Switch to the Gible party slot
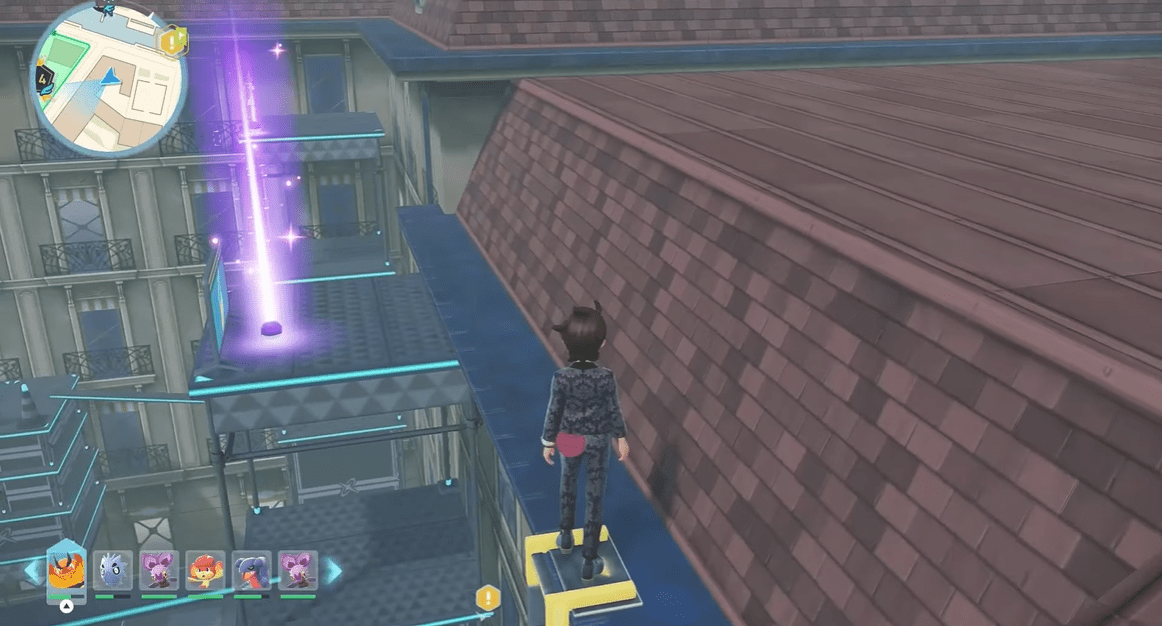Image resolution: width=1162 pixels, height=626 pixels. point(252,571)
